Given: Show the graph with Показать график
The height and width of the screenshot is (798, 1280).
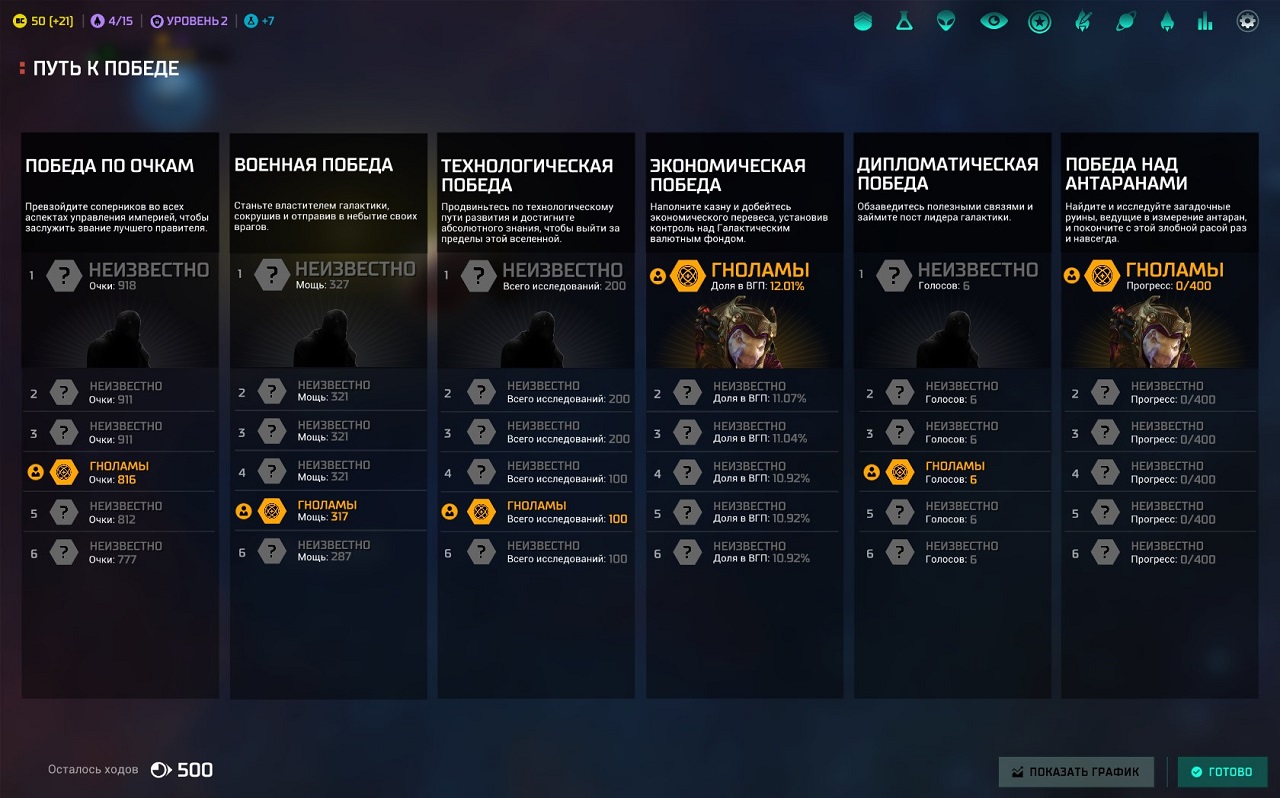Looking at the screenshot, I should pos(1076,772).
